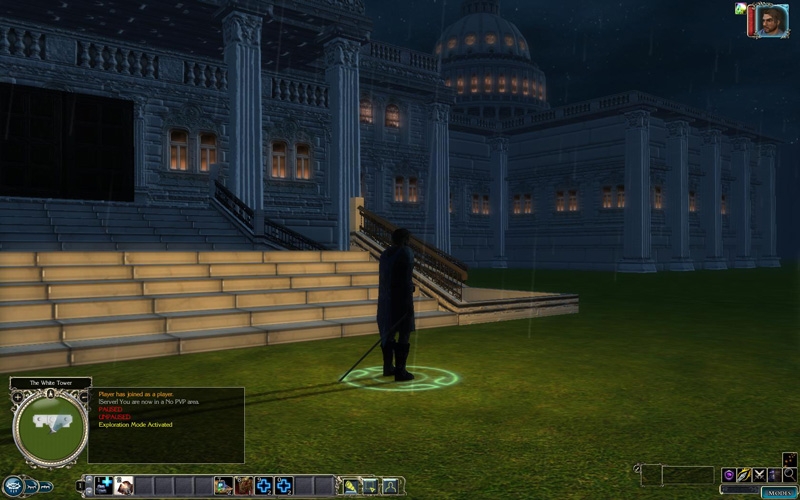Open the circular minimap
The width and height of the screenshot is (800, 500).
point(48,425)
